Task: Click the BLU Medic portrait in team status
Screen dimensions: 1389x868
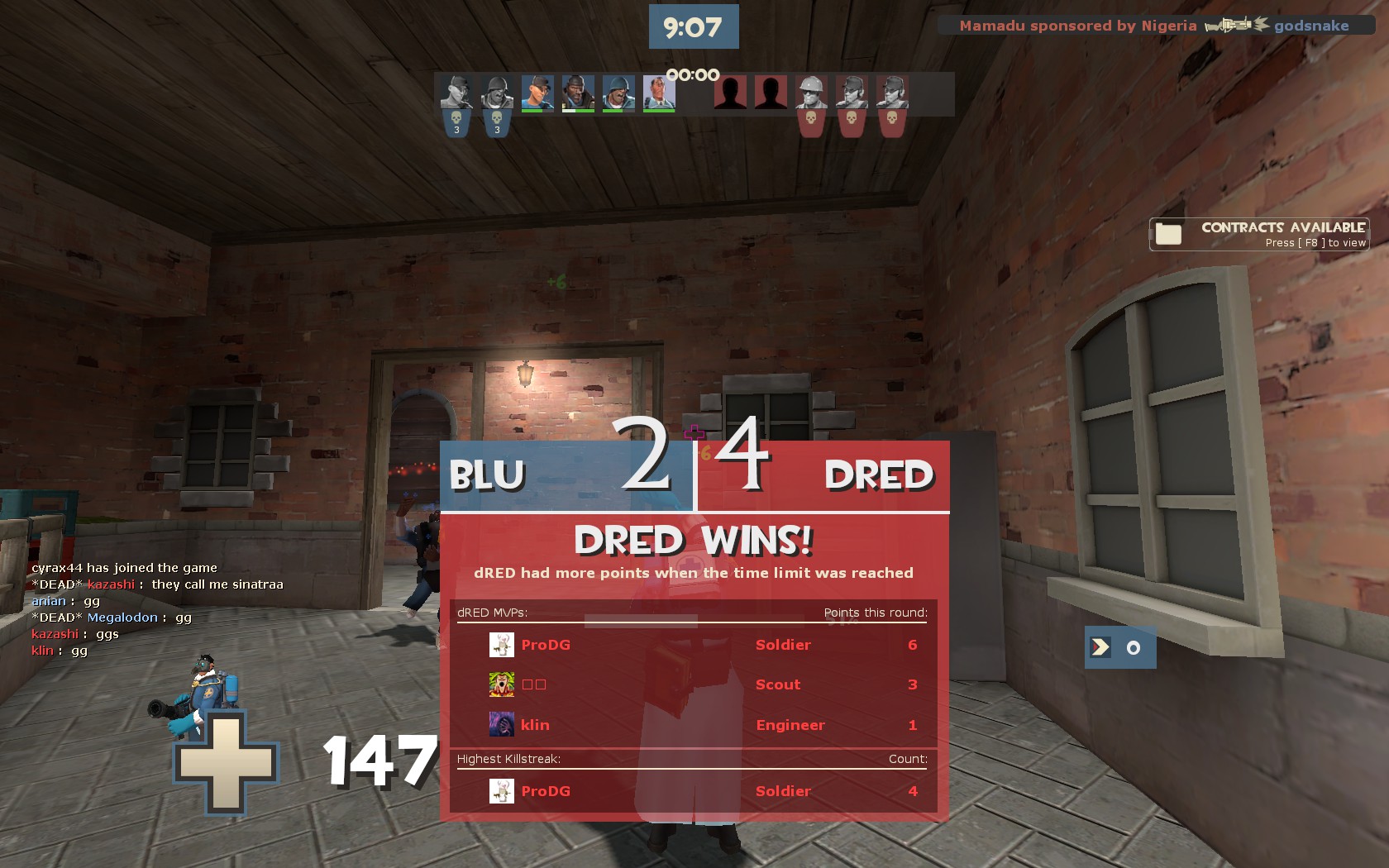Action: pyautogui.click(x=659, y=93)
